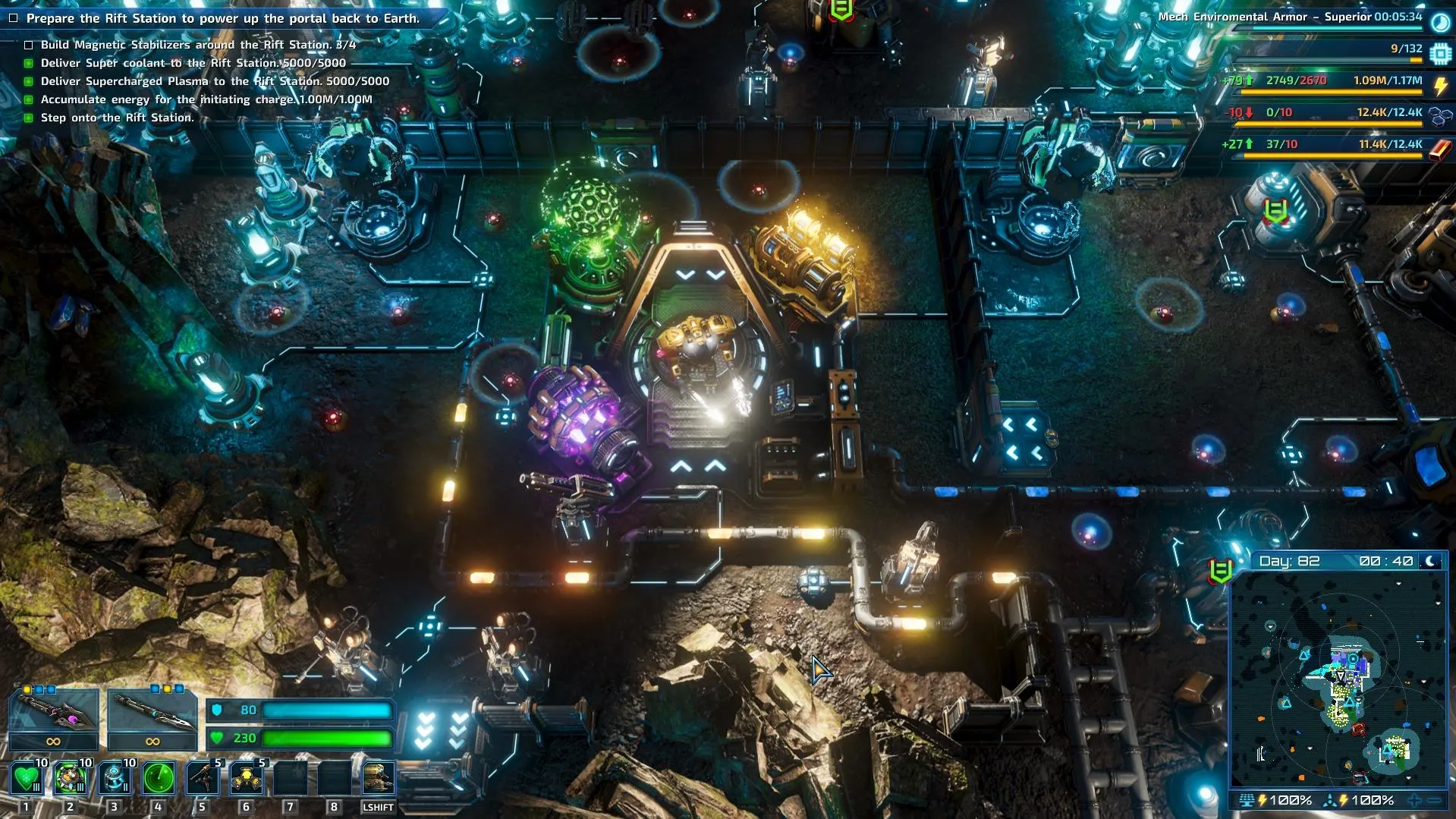This screenshot has height=819, width=1456.
Task: Deploy the sentry turret from slot 5
Action: (x=203, y=779)
